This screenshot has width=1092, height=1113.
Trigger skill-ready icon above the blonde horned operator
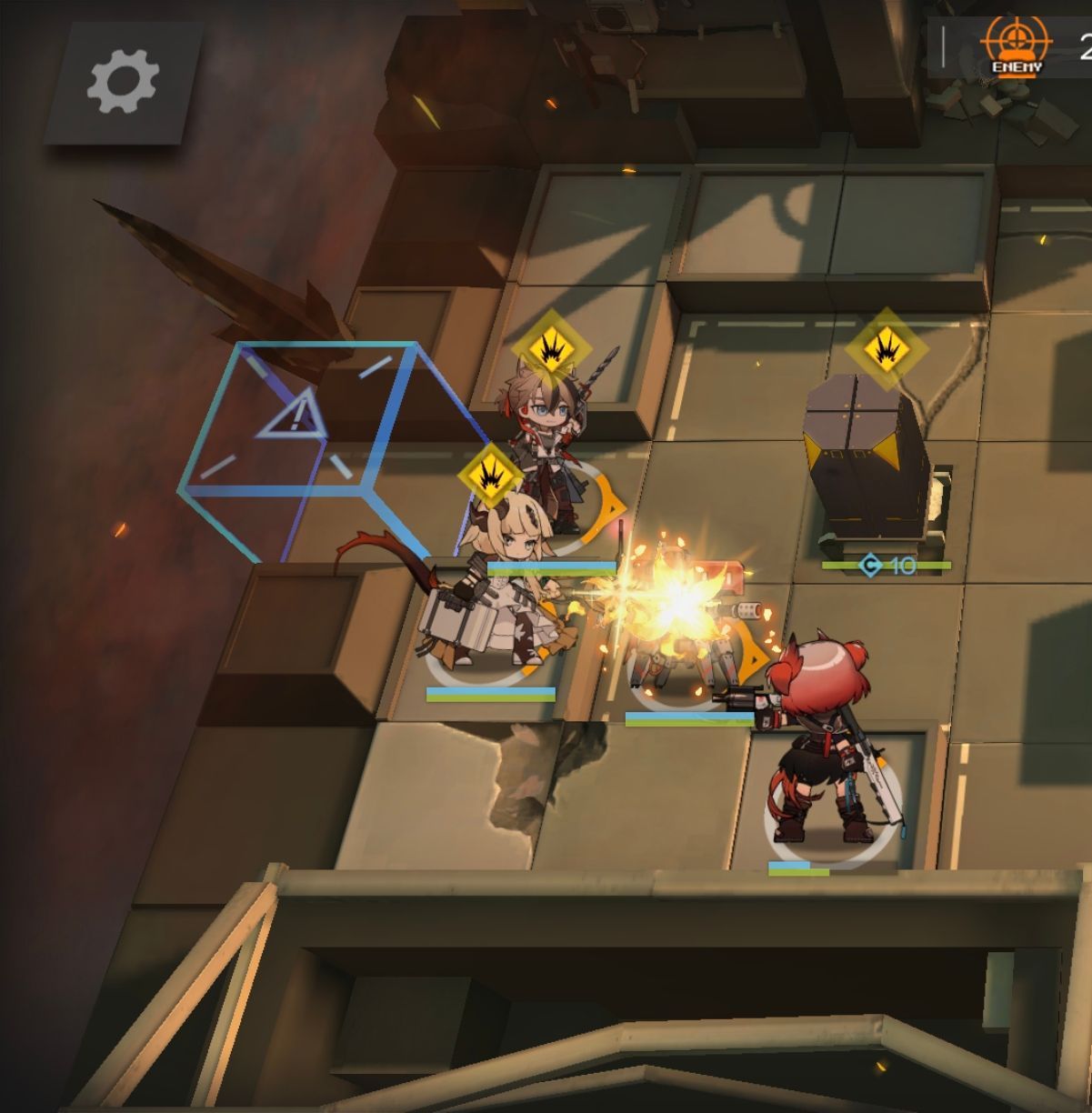point(492,476)
